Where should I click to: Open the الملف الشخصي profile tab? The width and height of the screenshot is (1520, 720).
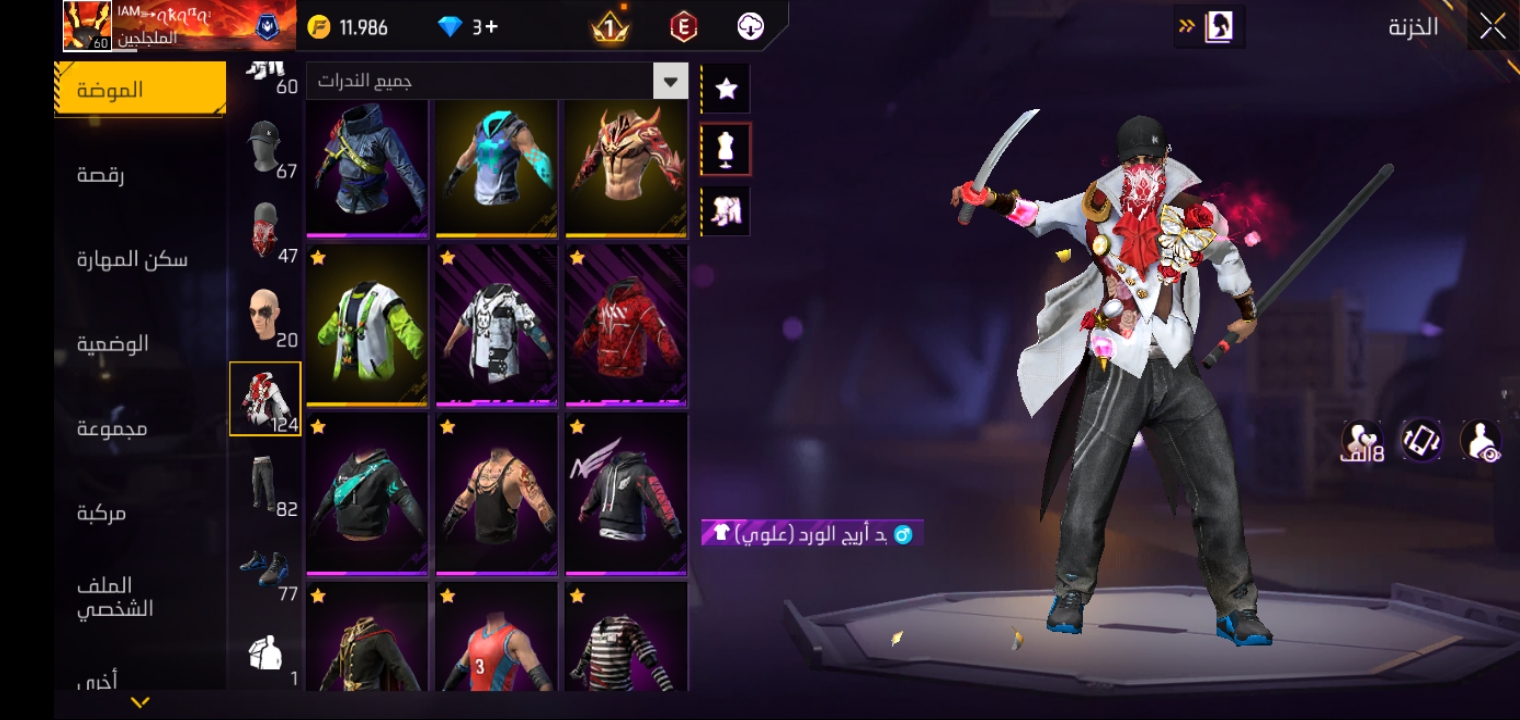pos(115,597)
